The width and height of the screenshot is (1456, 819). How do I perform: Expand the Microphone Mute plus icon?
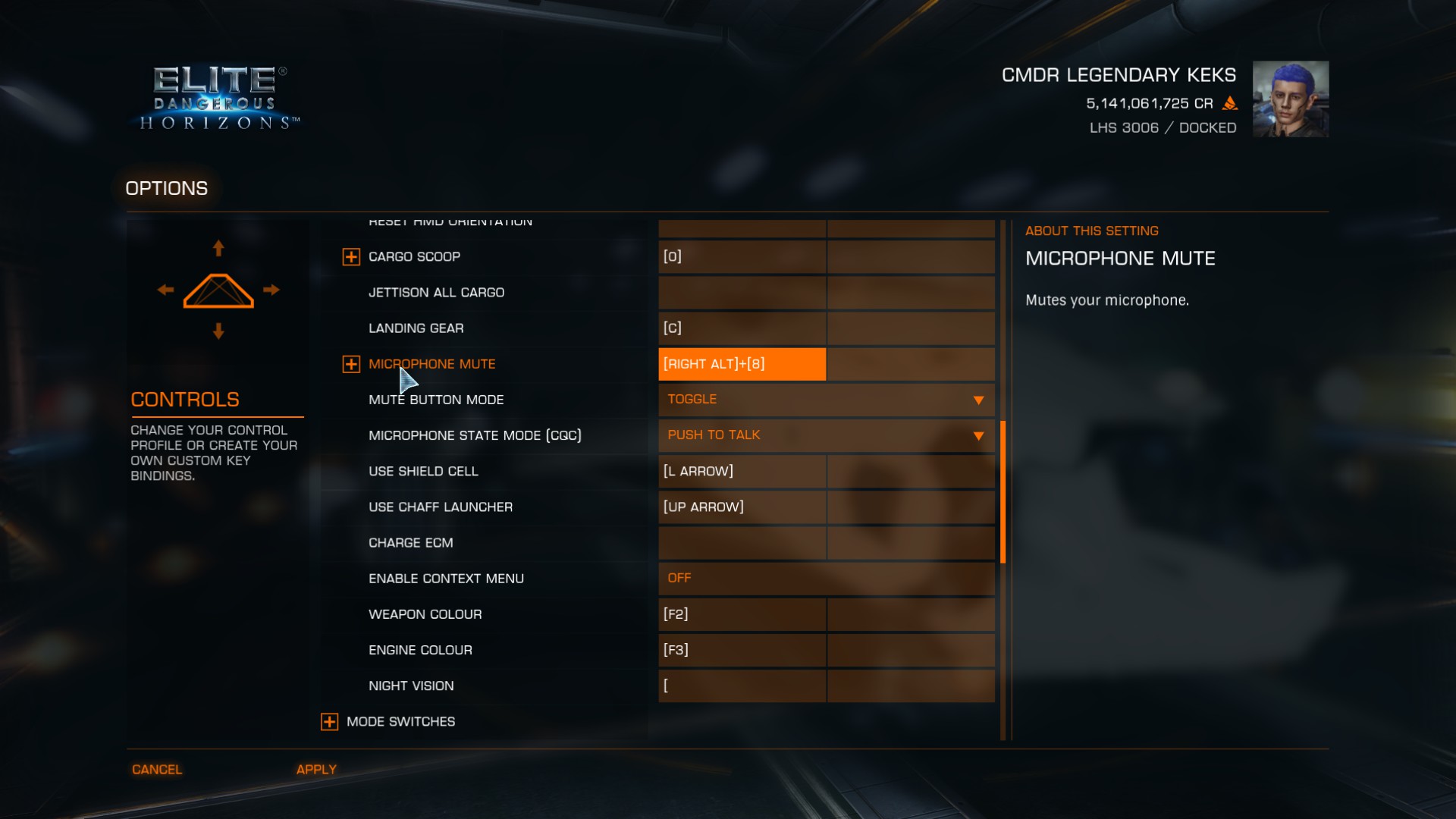tap(351, 365)
